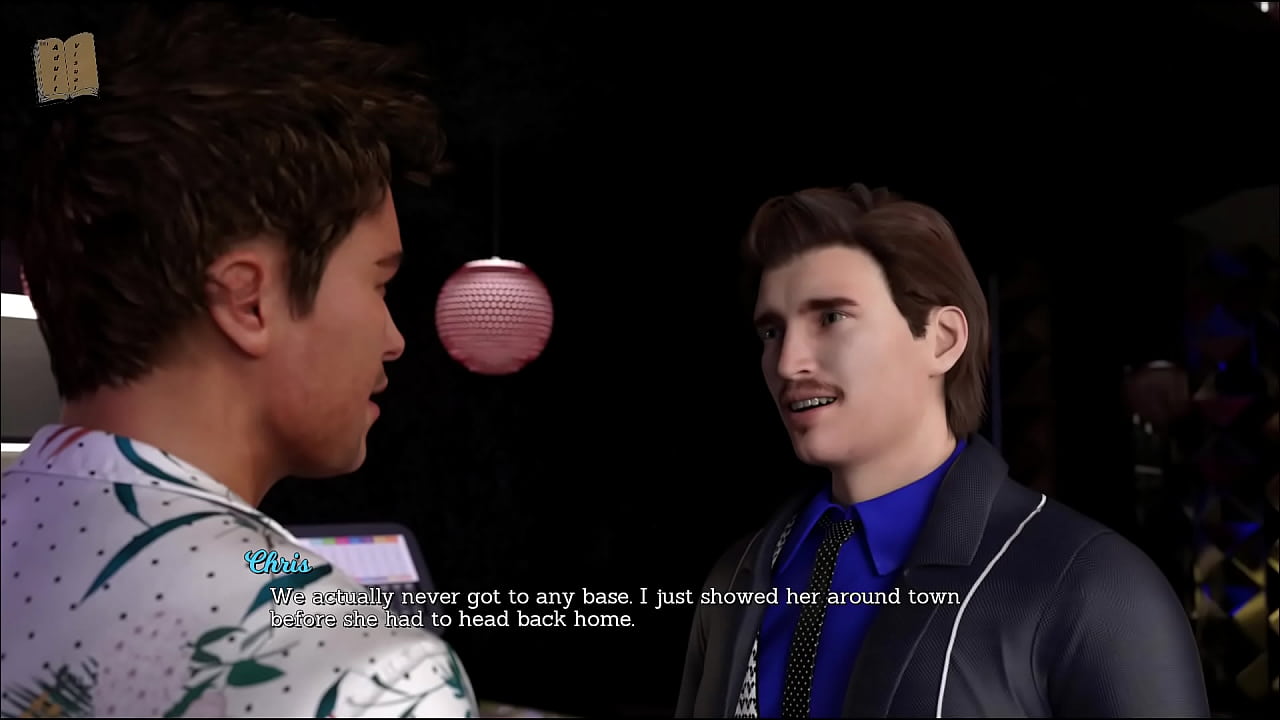This screenshot has height=720, width=1280.
Task: Open the journal book icon
Action: tap(65, 67)
